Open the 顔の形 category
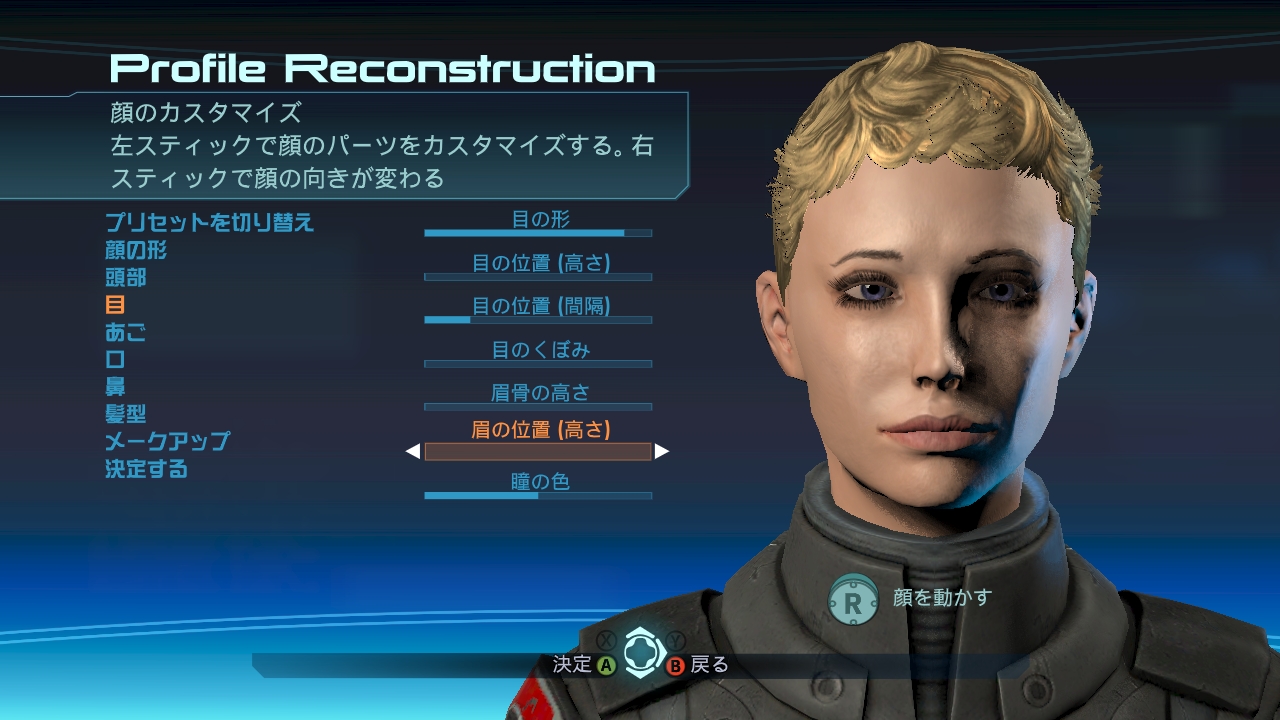Image resolution: width=1280 pixels, height=720 pixels. coord(136,250)
